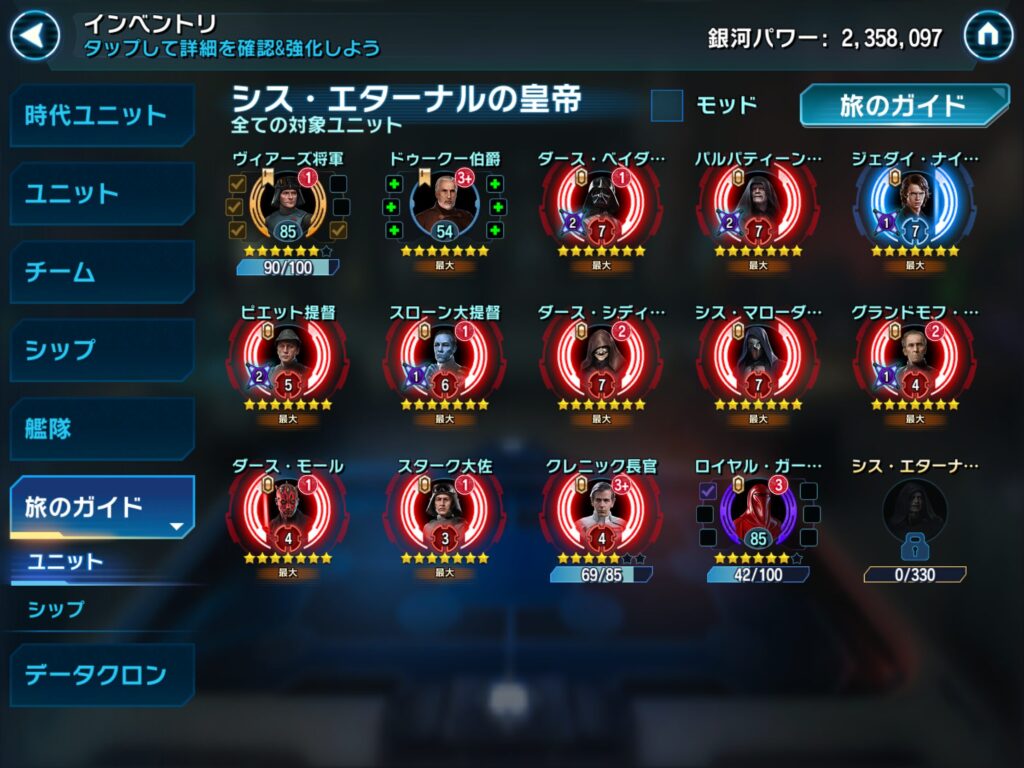Switch to the 時代ユニット tab
The image size is (1024, 768).
[x=101, y=115]
